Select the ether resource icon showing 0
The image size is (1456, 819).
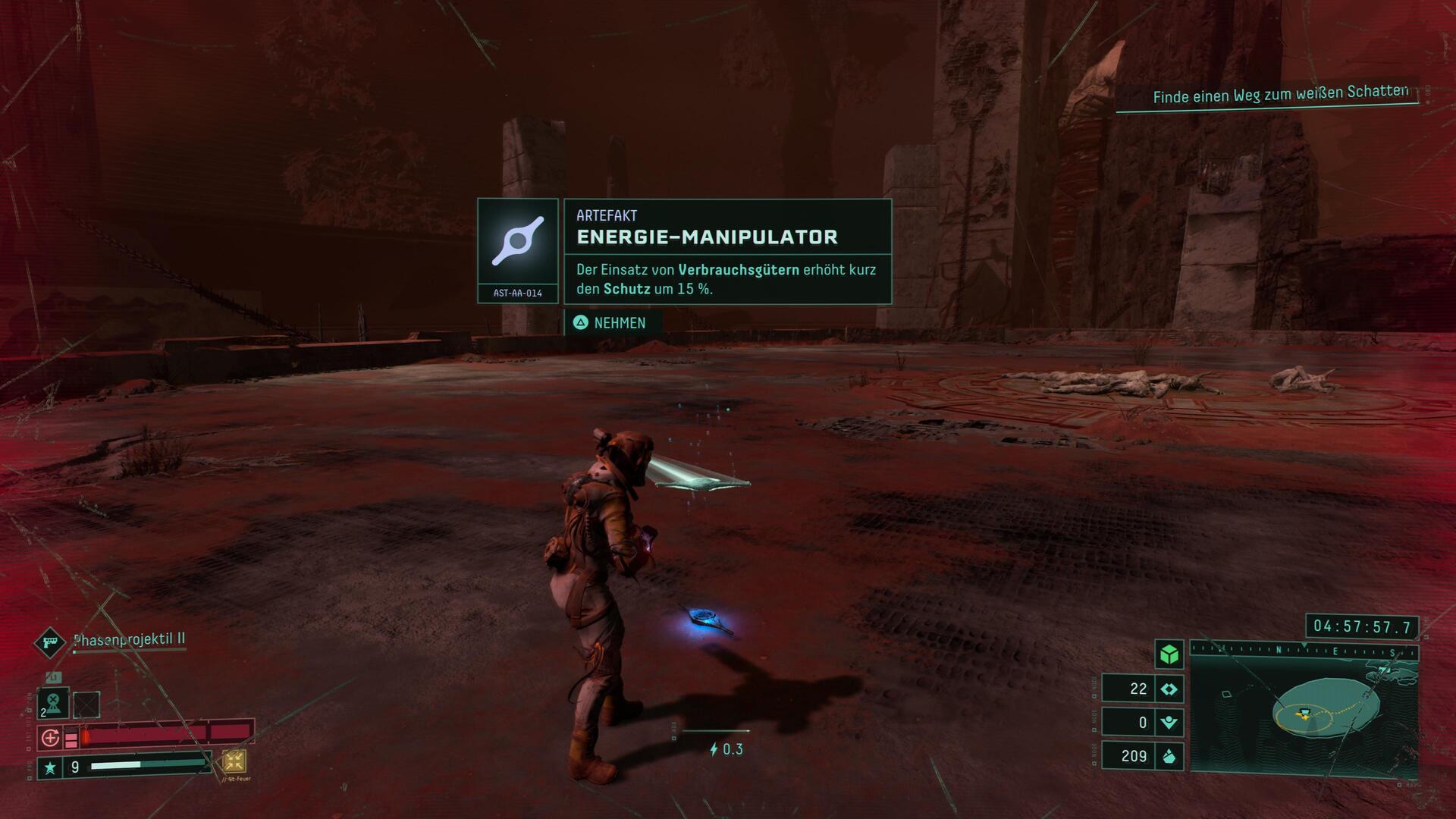pyautogui.click(x=1169, y=723)
